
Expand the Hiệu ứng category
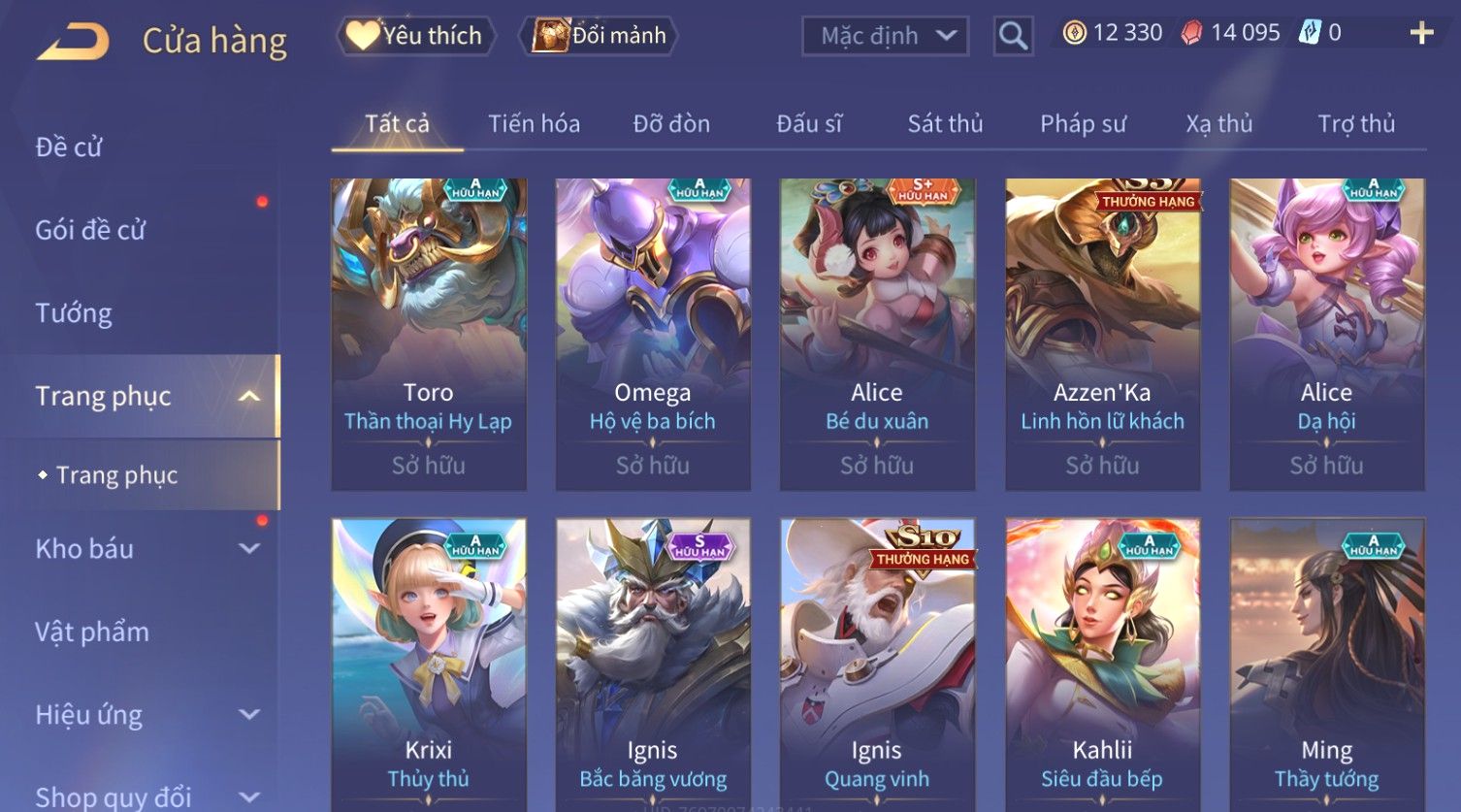(x=146, y=715)
